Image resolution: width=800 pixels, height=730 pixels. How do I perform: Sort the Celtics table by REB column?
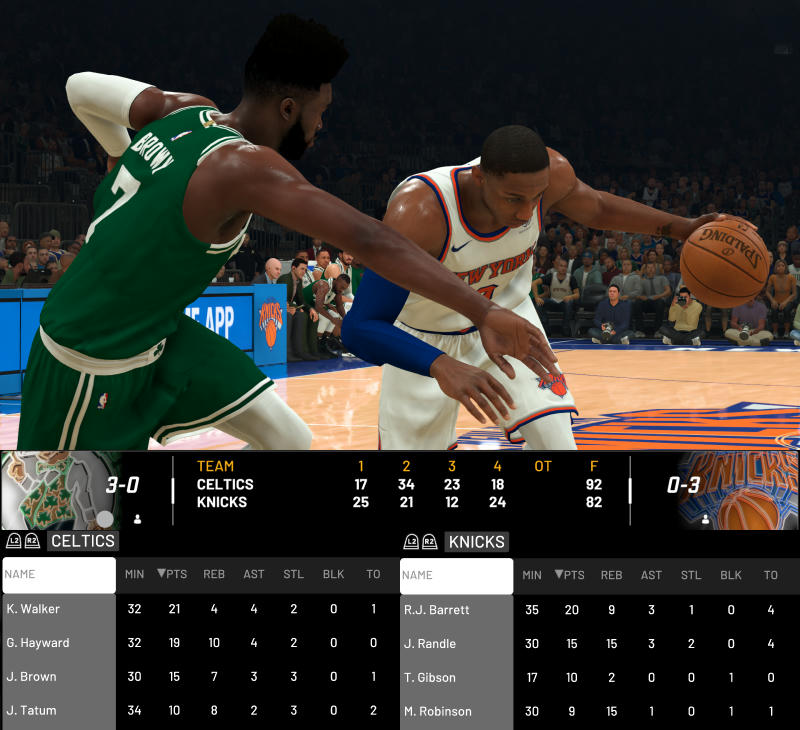coord(214,575)
